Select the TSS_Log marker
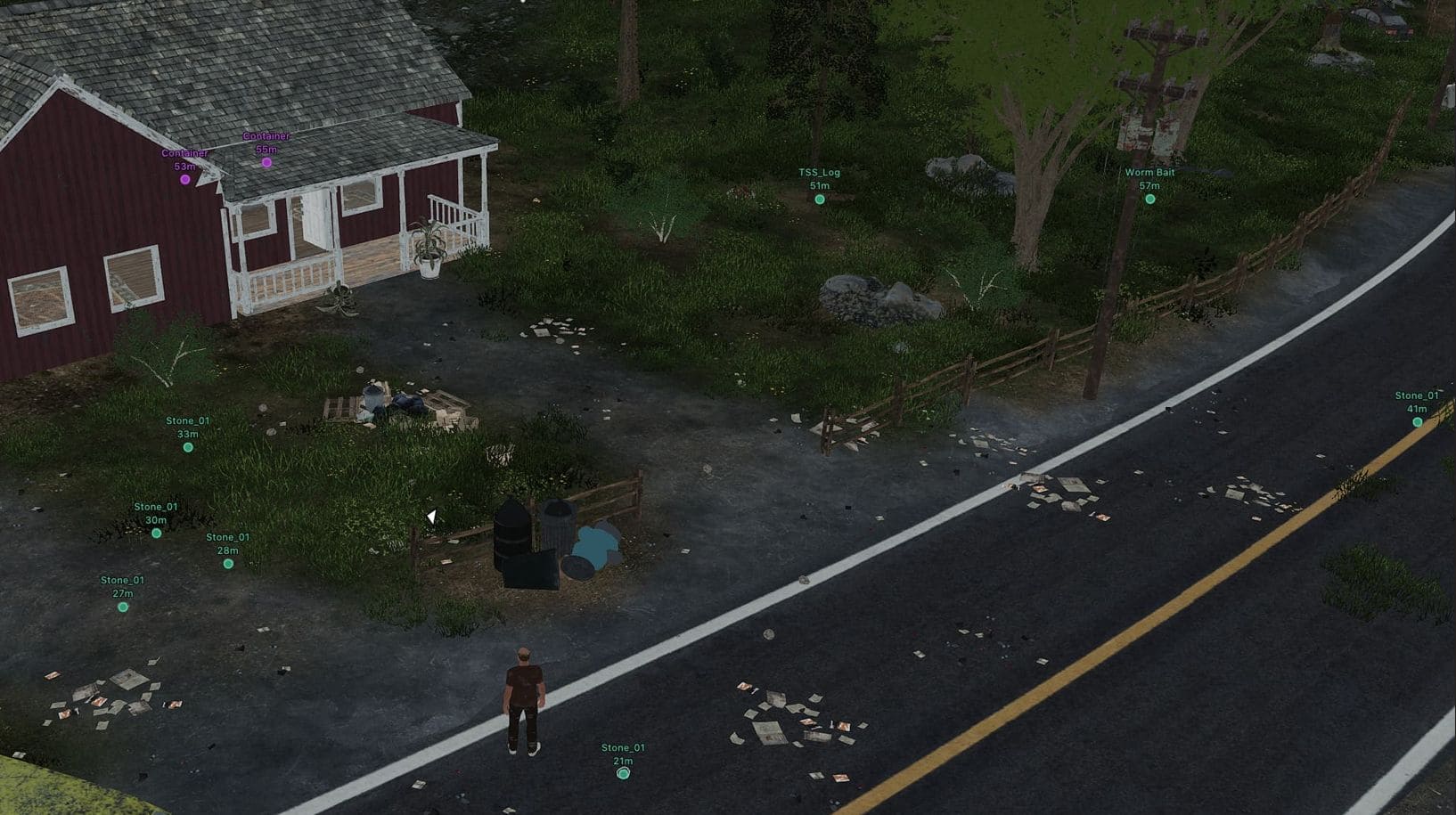 pos(820,200)
